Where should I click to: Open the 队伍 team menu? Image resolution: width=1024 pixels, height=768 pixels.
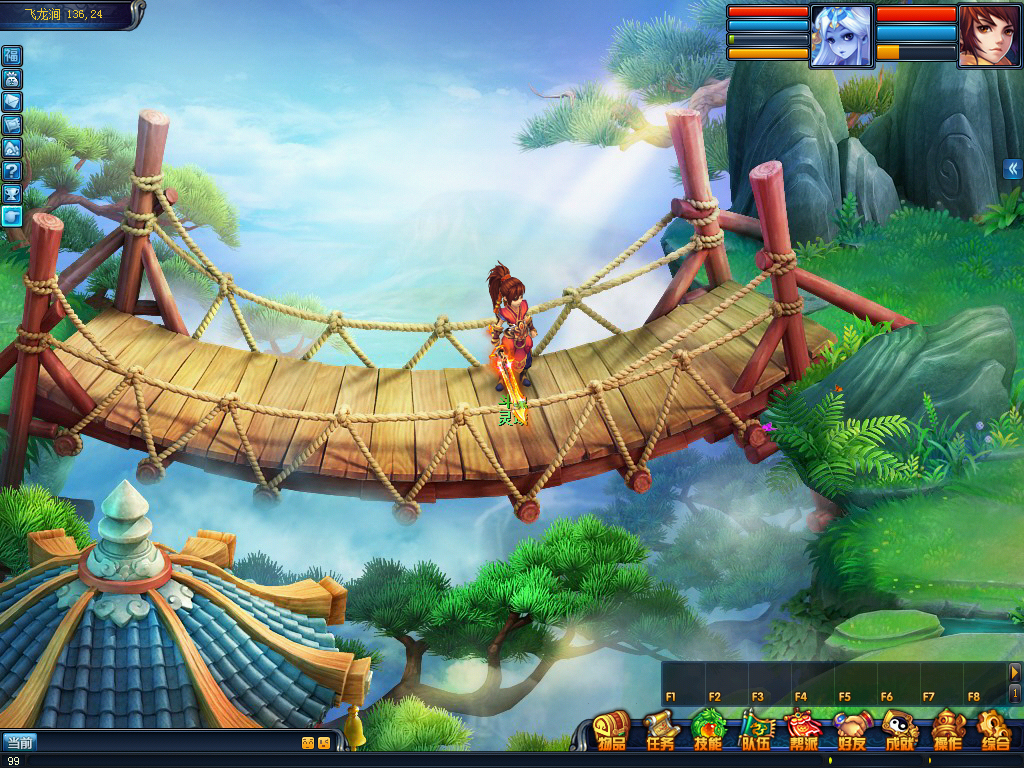coord(757,730)
